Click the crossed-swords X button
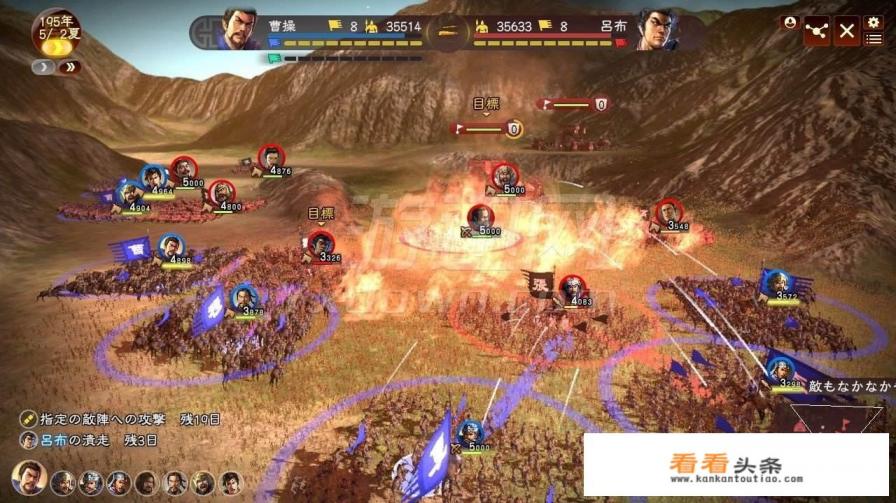The height and width of the screenshot is (503, 896). click(846, 31)
